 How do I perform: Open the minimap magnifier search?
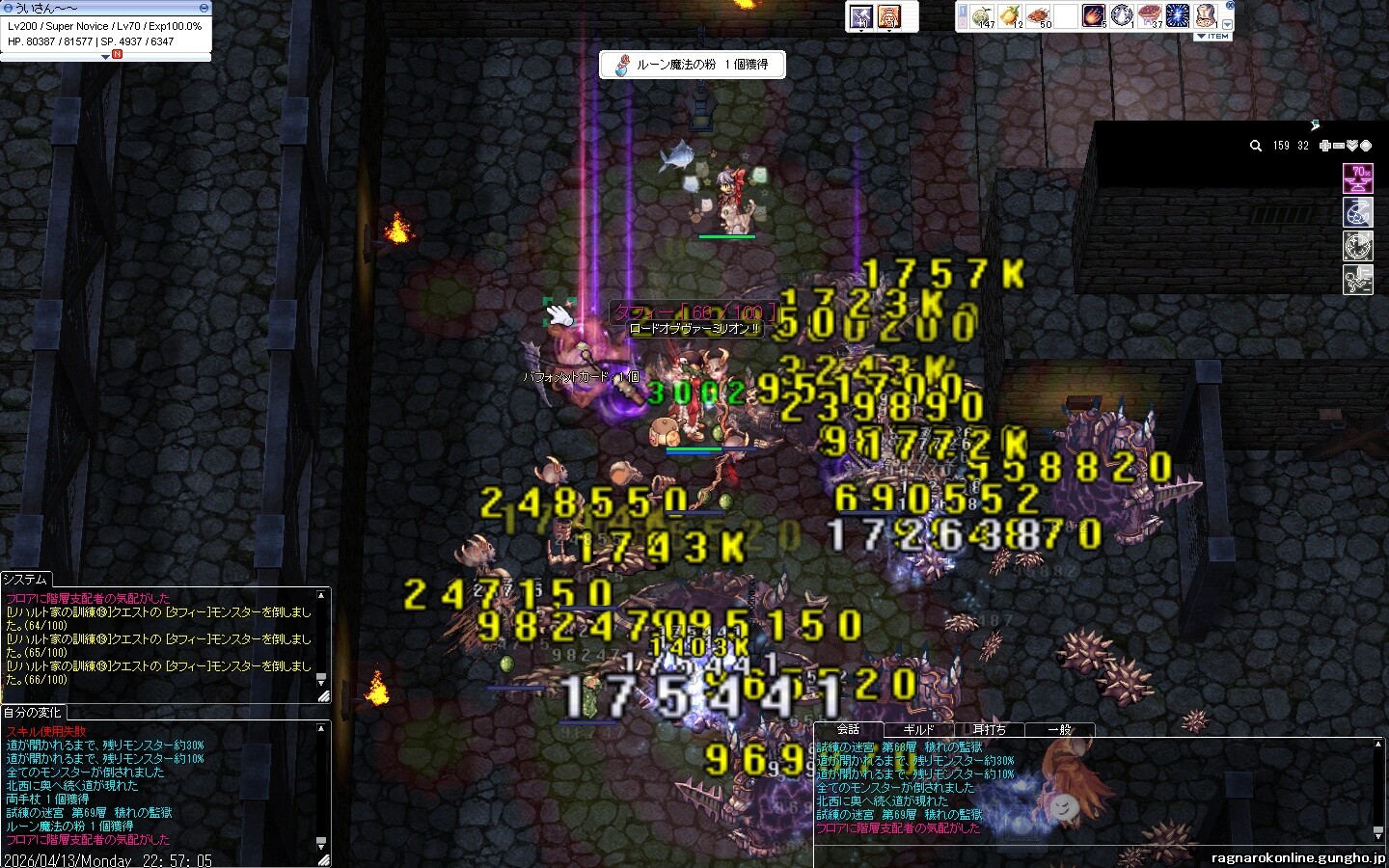click(1255, 146)
